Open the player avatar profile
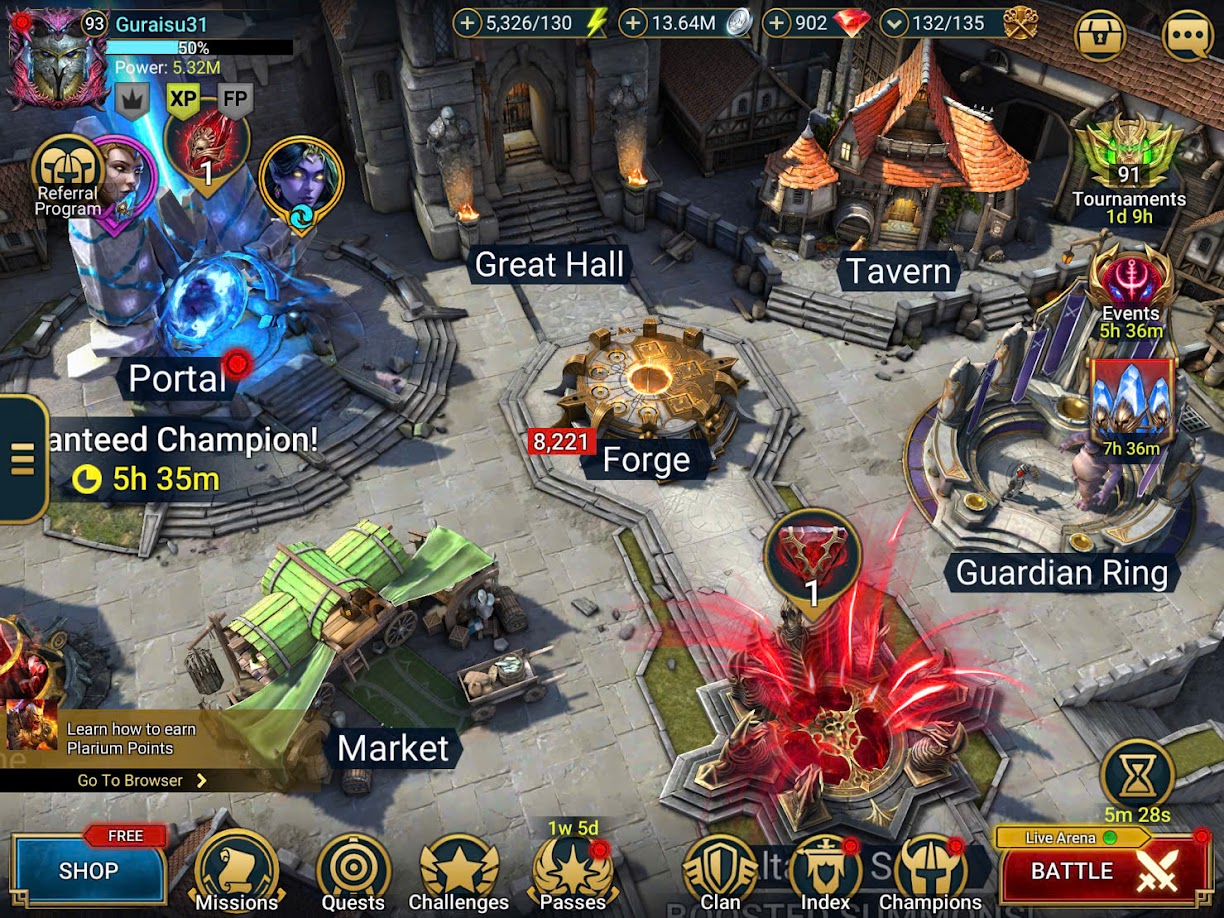This screenshot has height=918, width=1224. [56, 58]
